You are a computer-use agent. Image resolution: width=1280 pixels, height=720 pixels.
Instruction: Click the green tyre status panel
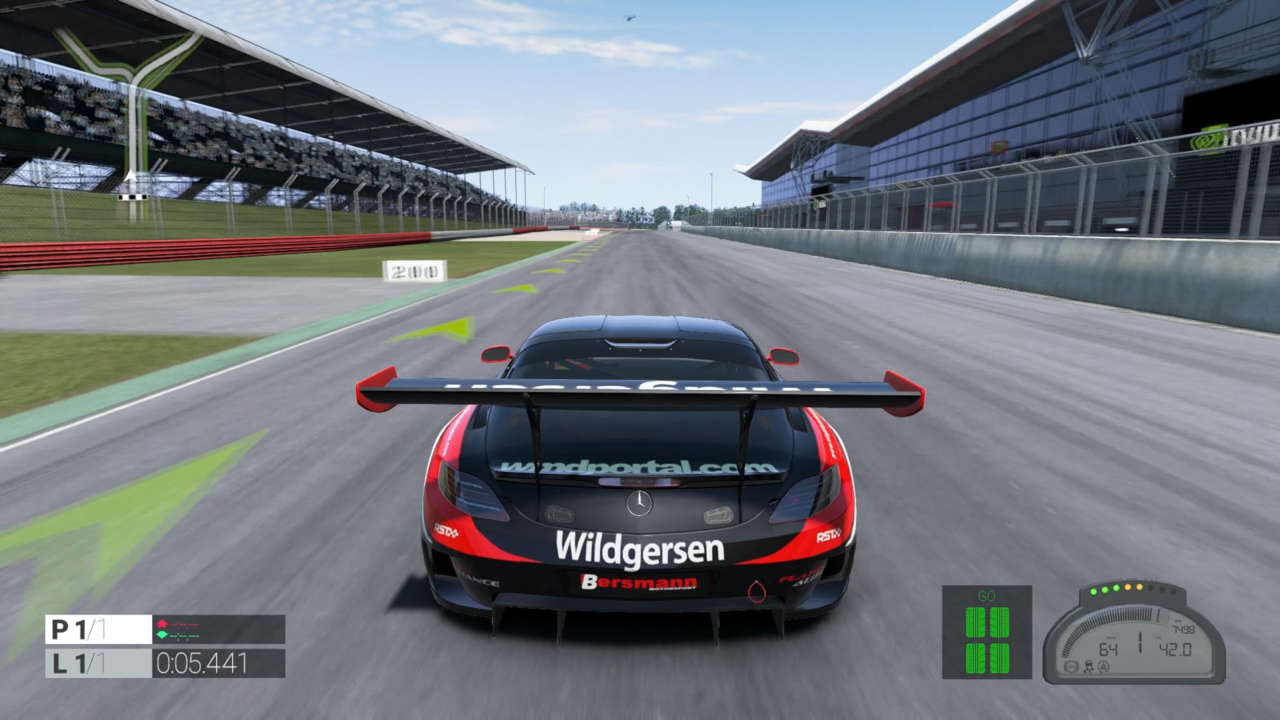click(x=986, y=632)
